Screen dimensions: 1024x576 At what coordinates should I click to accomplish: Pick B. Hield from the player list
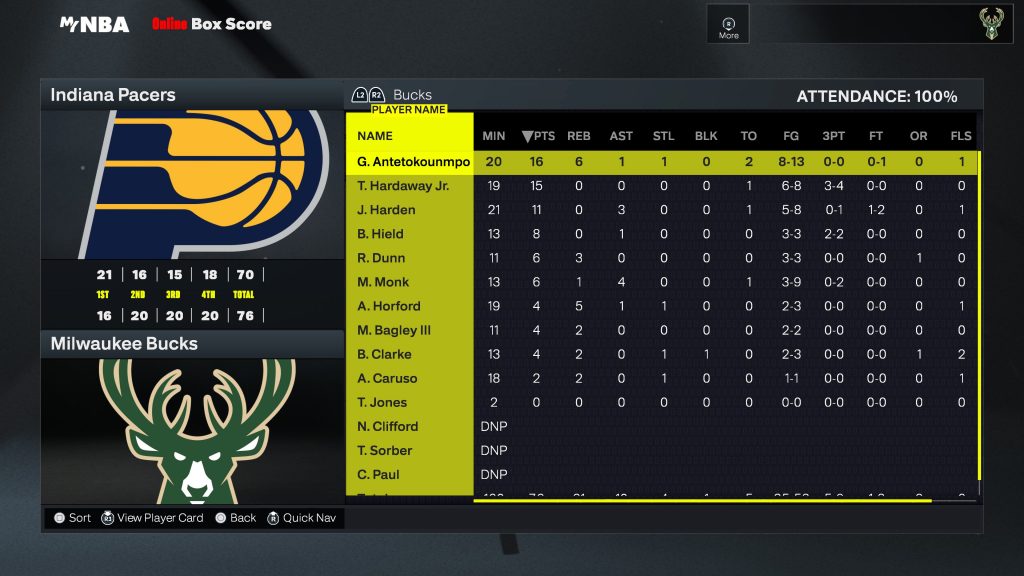click(x=380, y=234)
